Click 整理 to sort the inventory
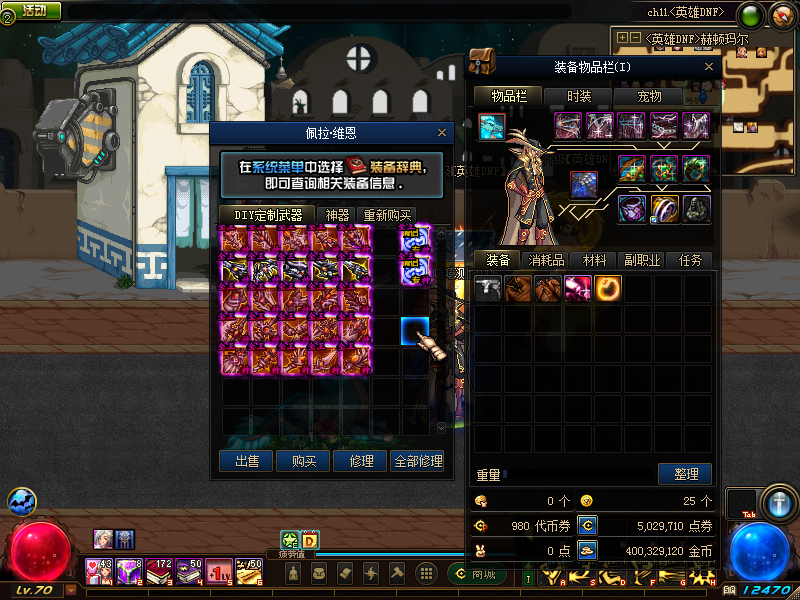 coord(685,473)
